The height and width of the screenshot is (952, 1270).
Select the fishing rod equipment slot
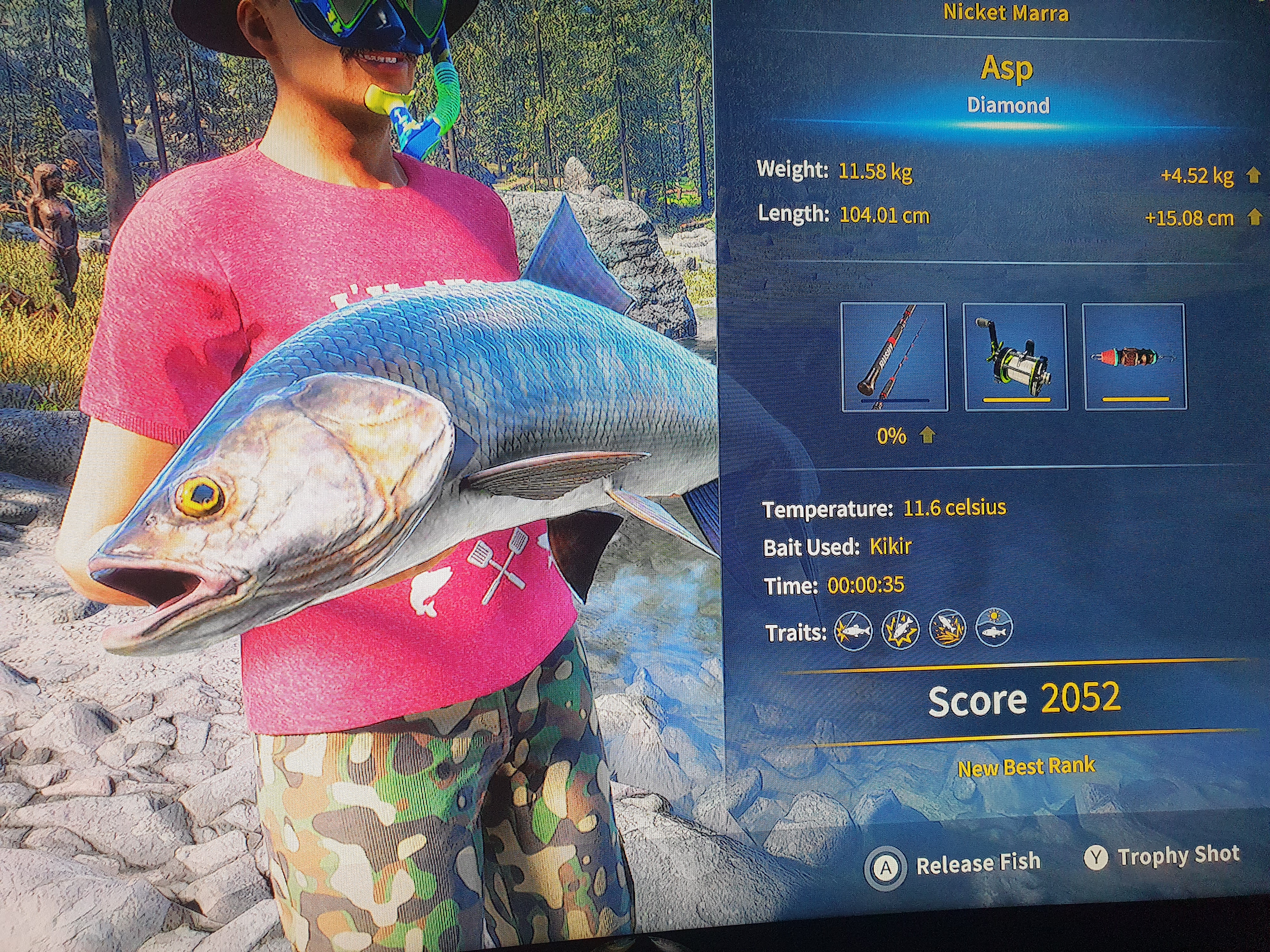(893, 357)
